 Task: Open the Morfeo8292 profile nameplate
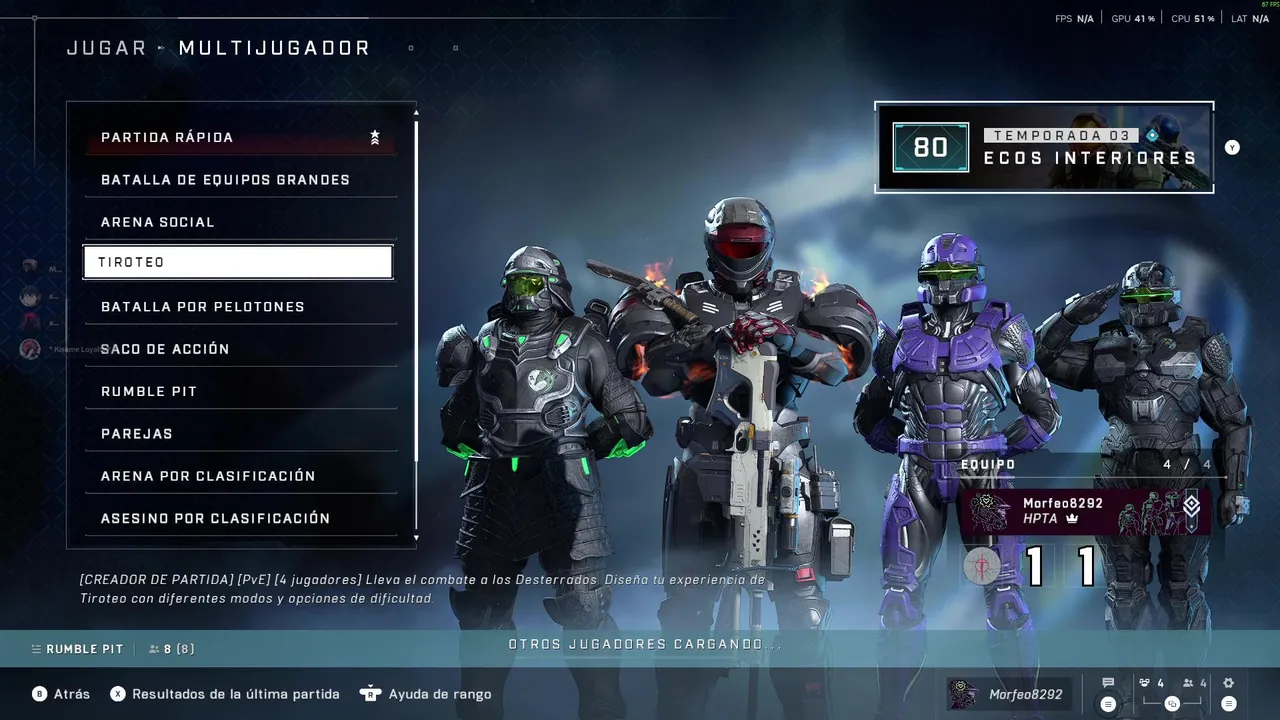(1006, 694)
